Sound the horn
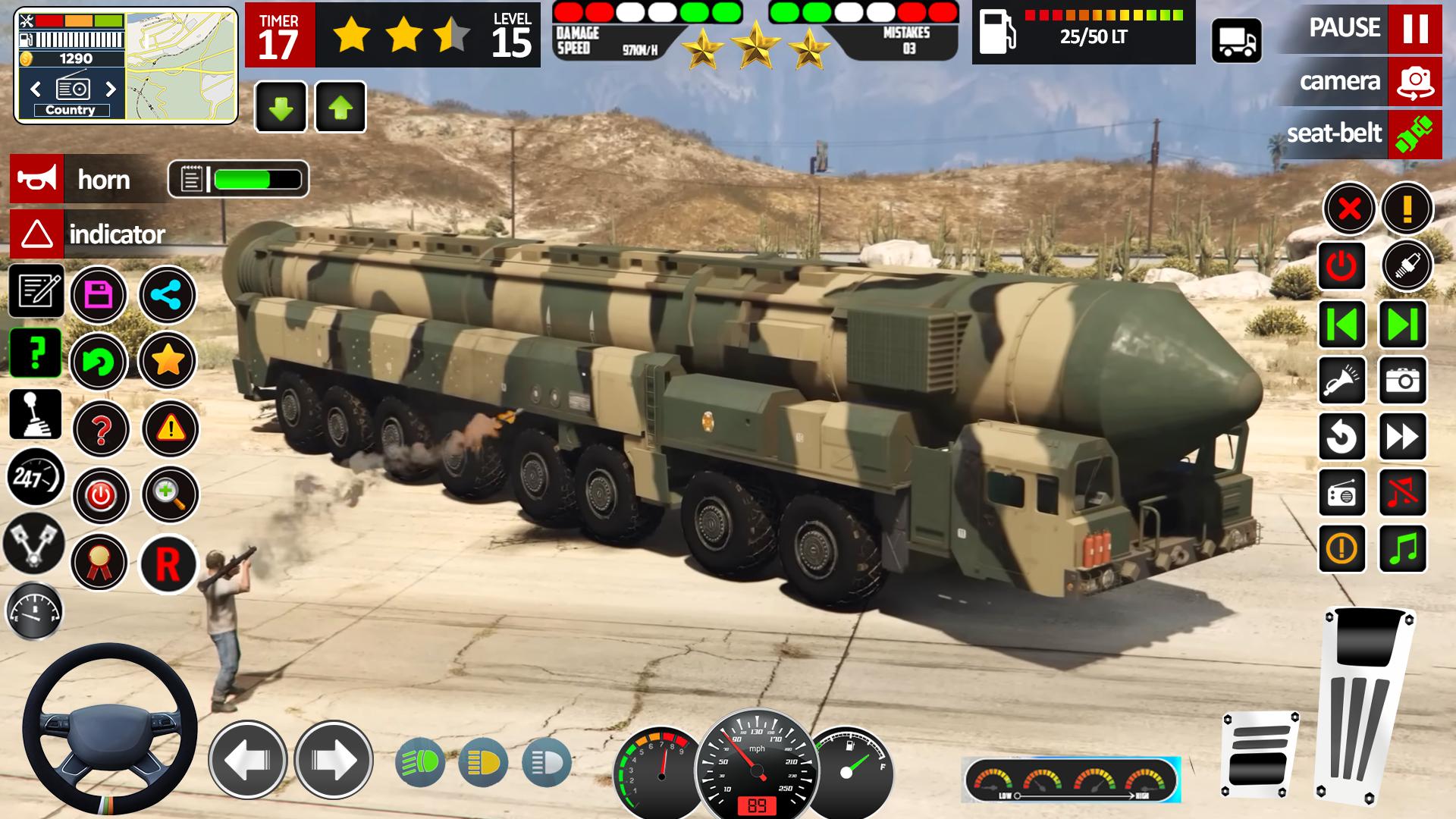 pyautogui.click(x=38, y=179)
